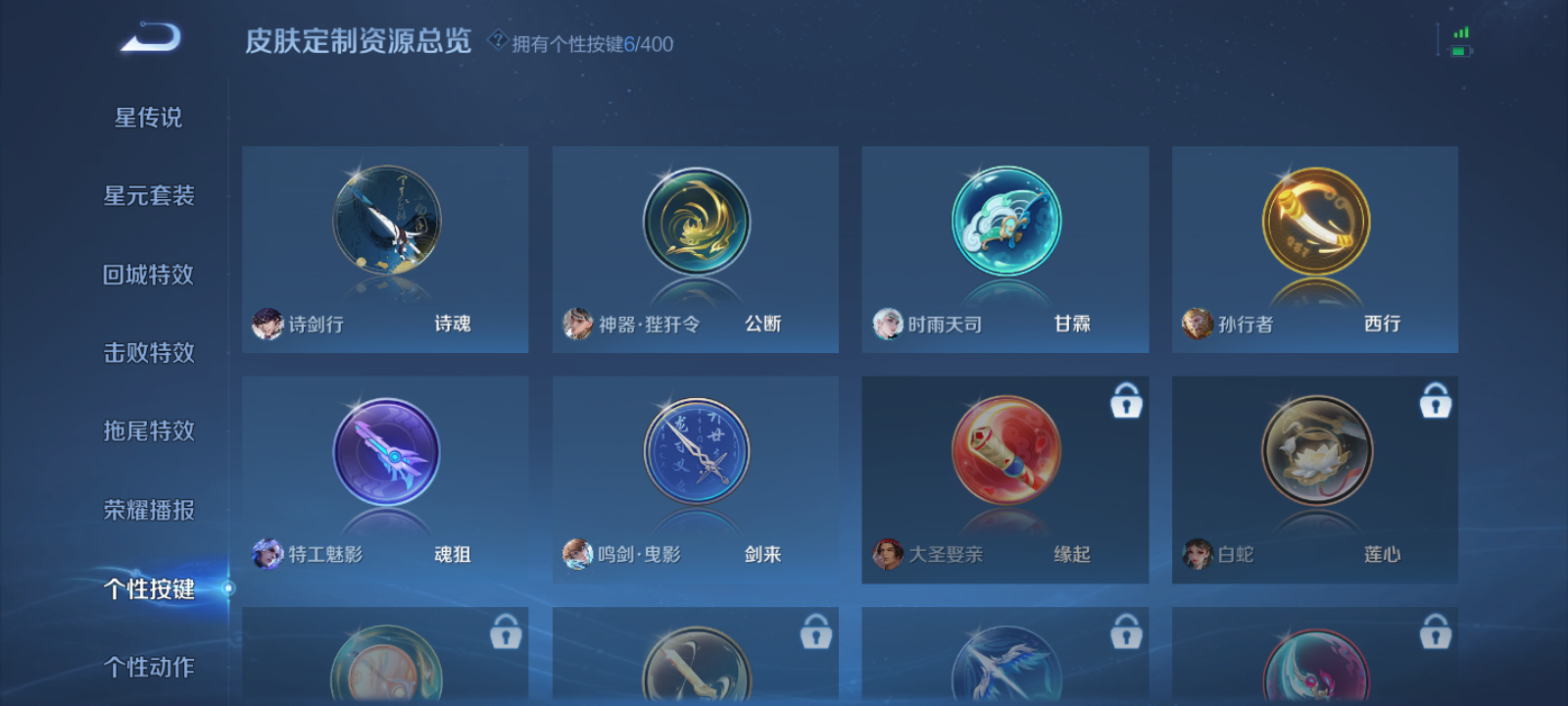This screenshot has width=1568, height=706.
Task: Open the 公断 personality button for 神器·狴犴令
Action: [x=695, y=221]
